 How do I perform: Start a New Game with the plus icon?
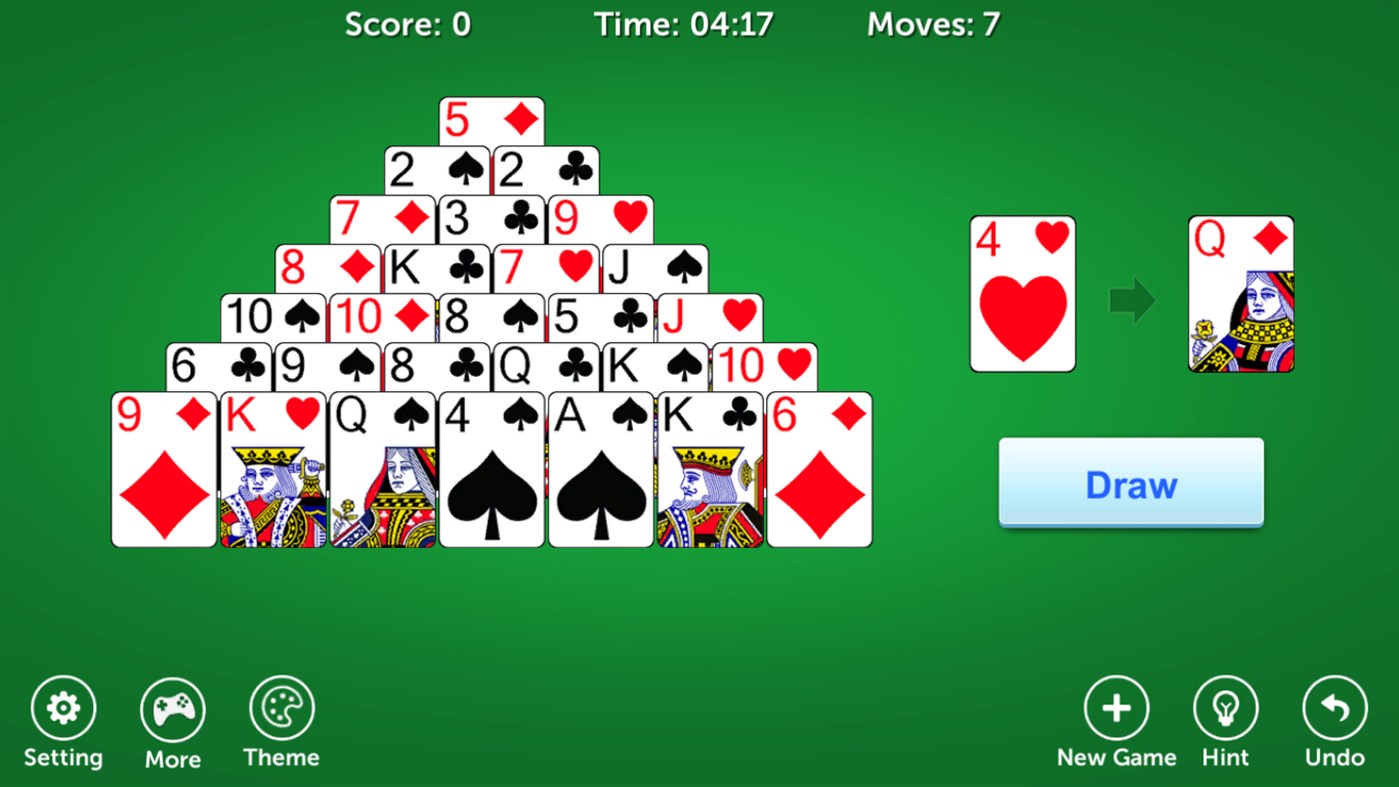tap(1117, 707)
